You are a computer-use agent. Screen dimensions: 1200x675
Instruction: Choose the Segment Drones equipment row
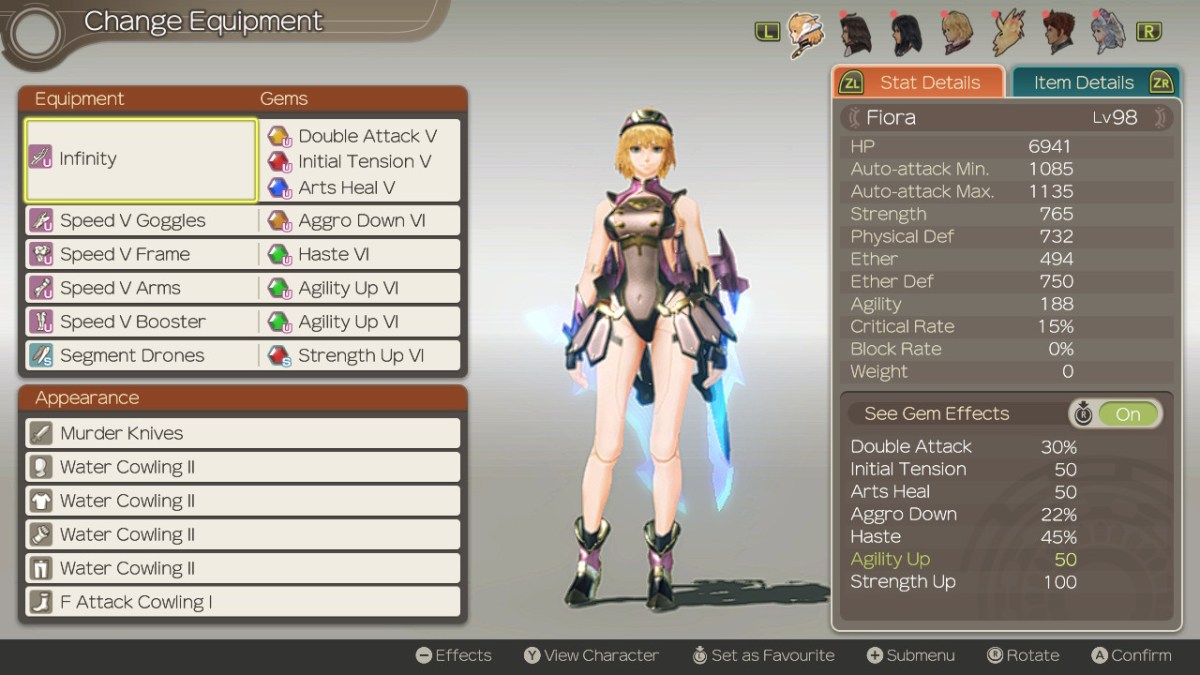click(141, 356)
